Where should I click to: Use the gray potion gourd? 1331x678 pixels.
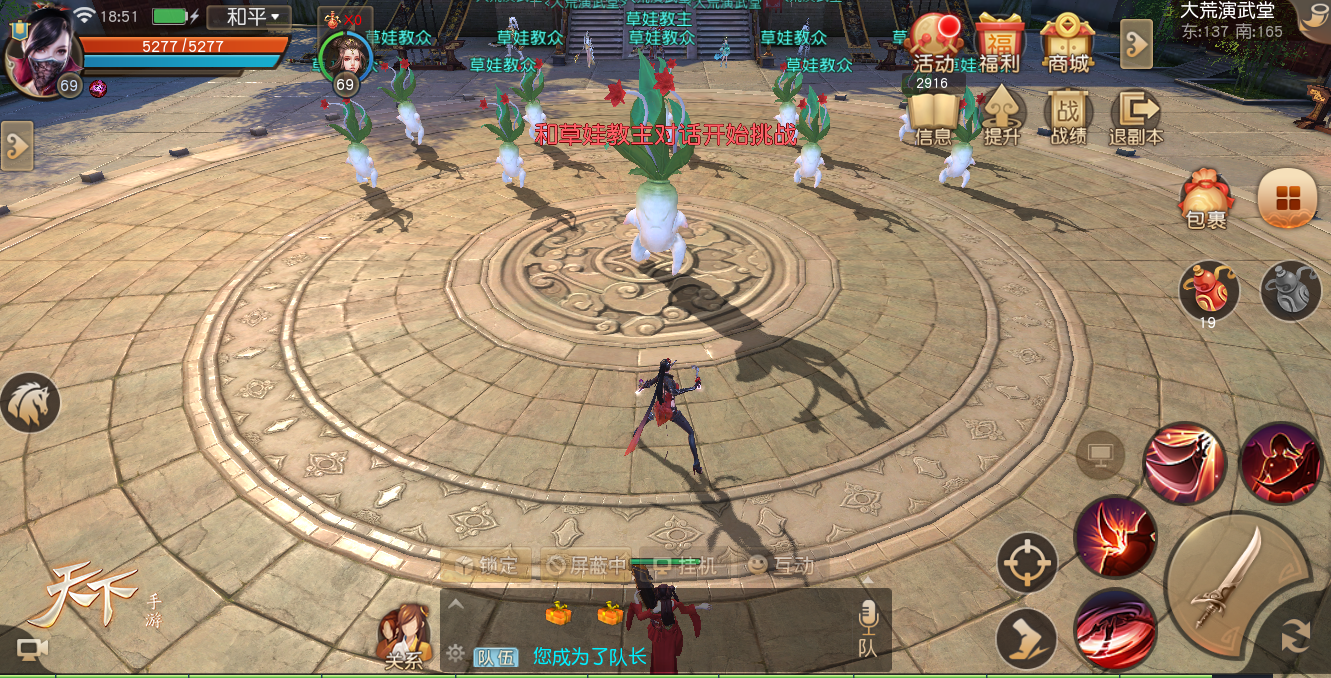tap(1290, 291)
